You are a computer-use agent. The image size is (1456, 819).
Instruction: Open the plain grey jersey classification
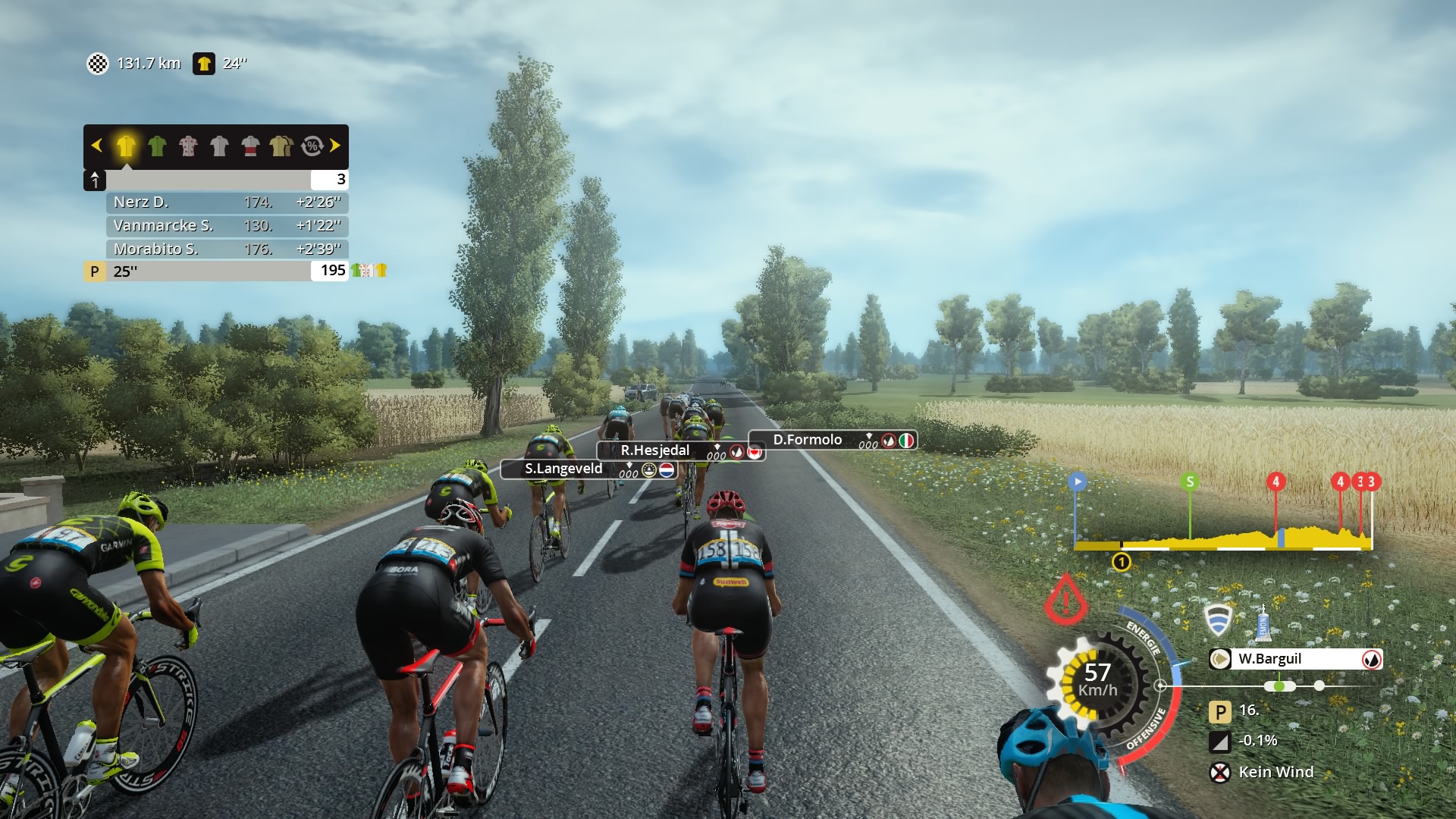click(219, 146)
